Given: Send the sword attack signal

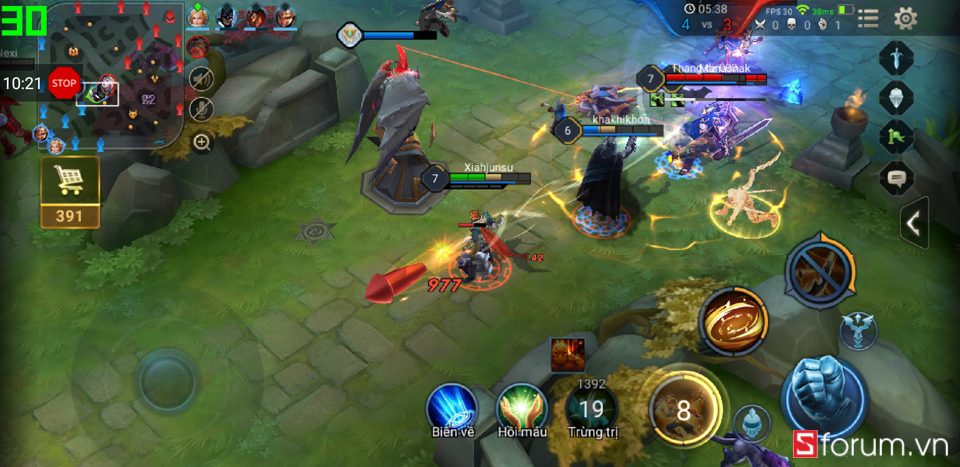Looking at the screenshot, I should pyautogui.click(x=896, y=56).
